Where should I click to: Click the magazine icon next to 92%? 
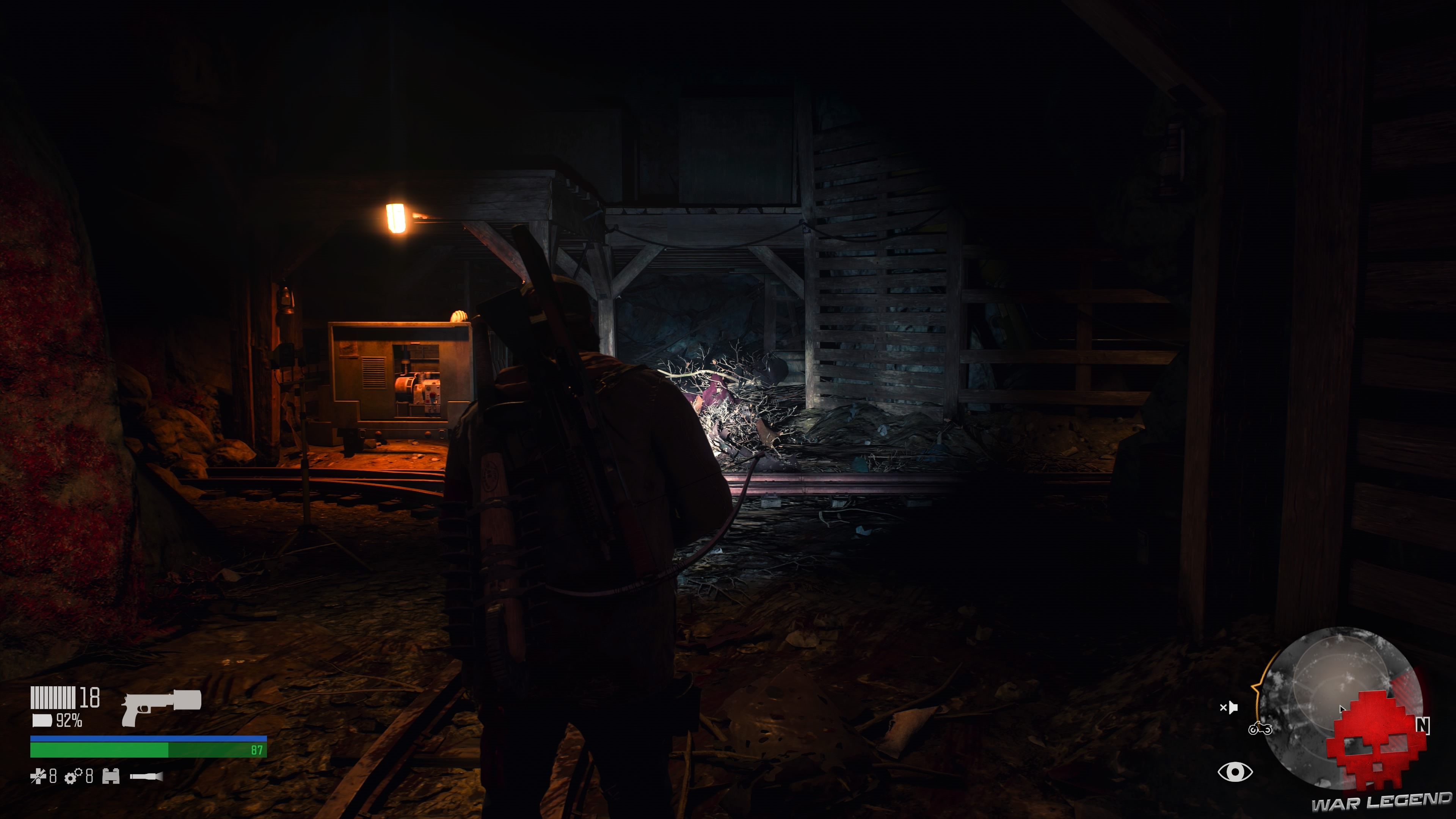point(42,722)
